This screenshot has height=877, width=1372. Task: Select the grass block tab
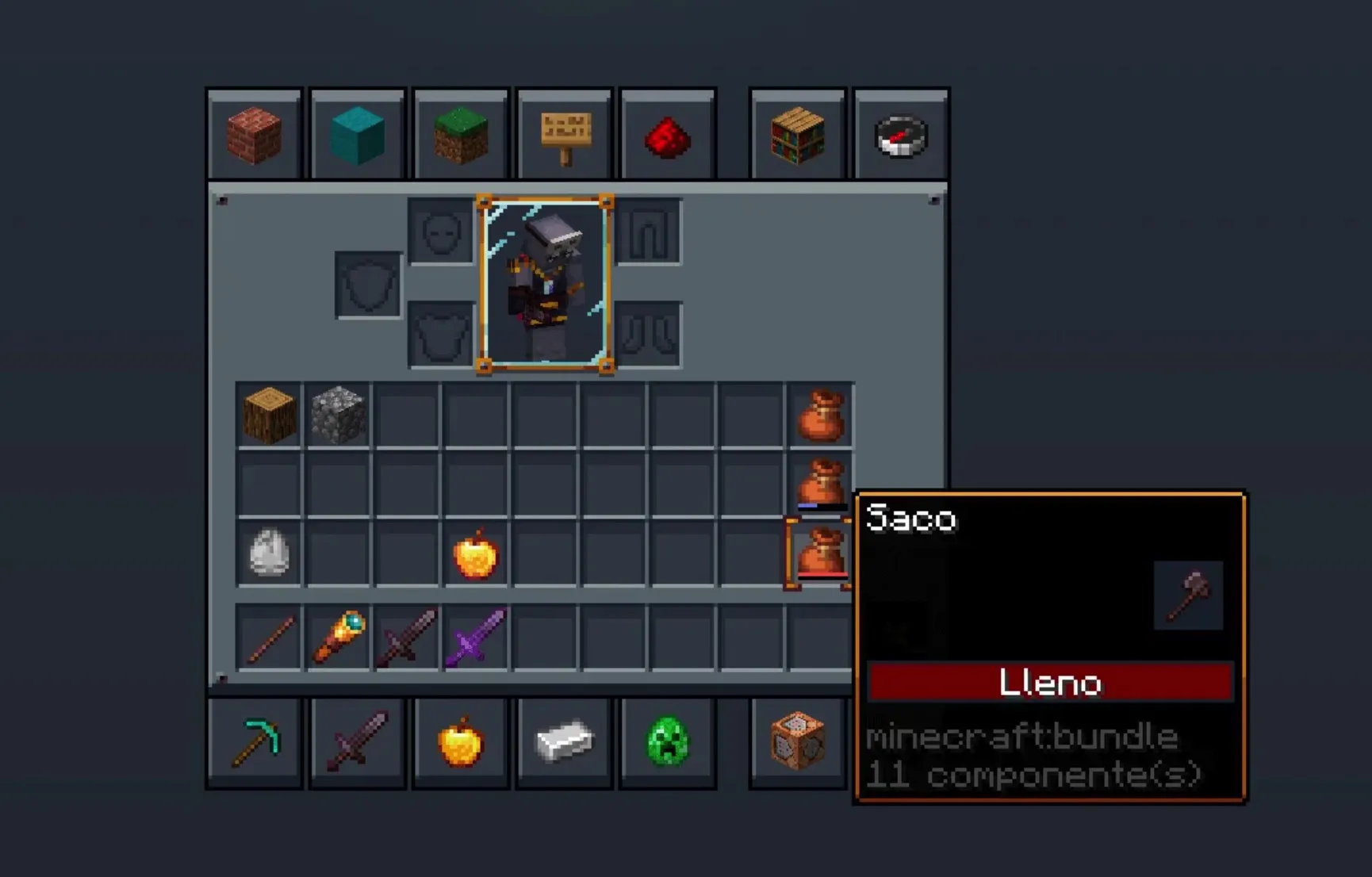click(x=461, y=136)
